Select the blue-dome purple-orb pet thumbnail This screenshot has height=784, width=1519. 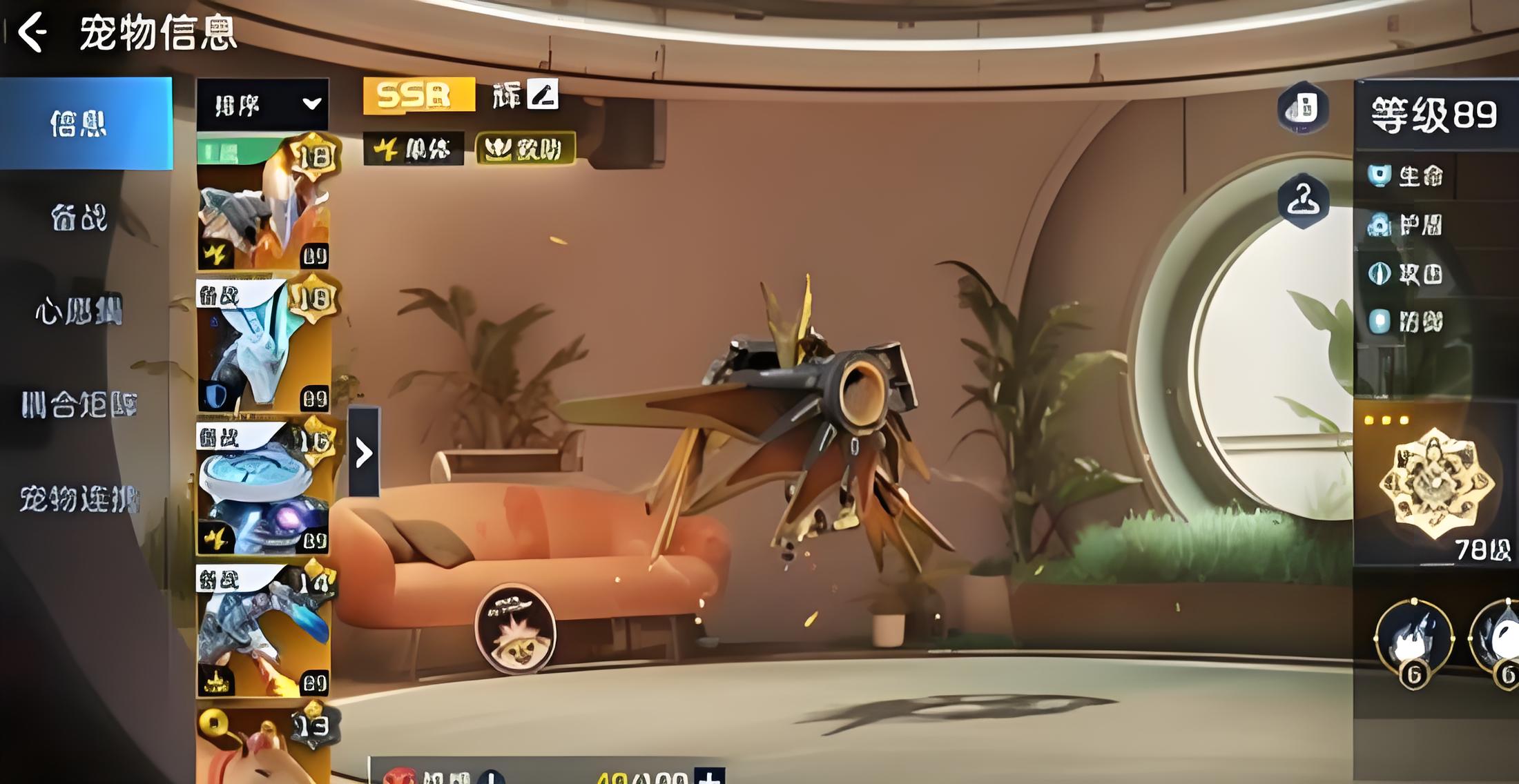coord(263,488)
